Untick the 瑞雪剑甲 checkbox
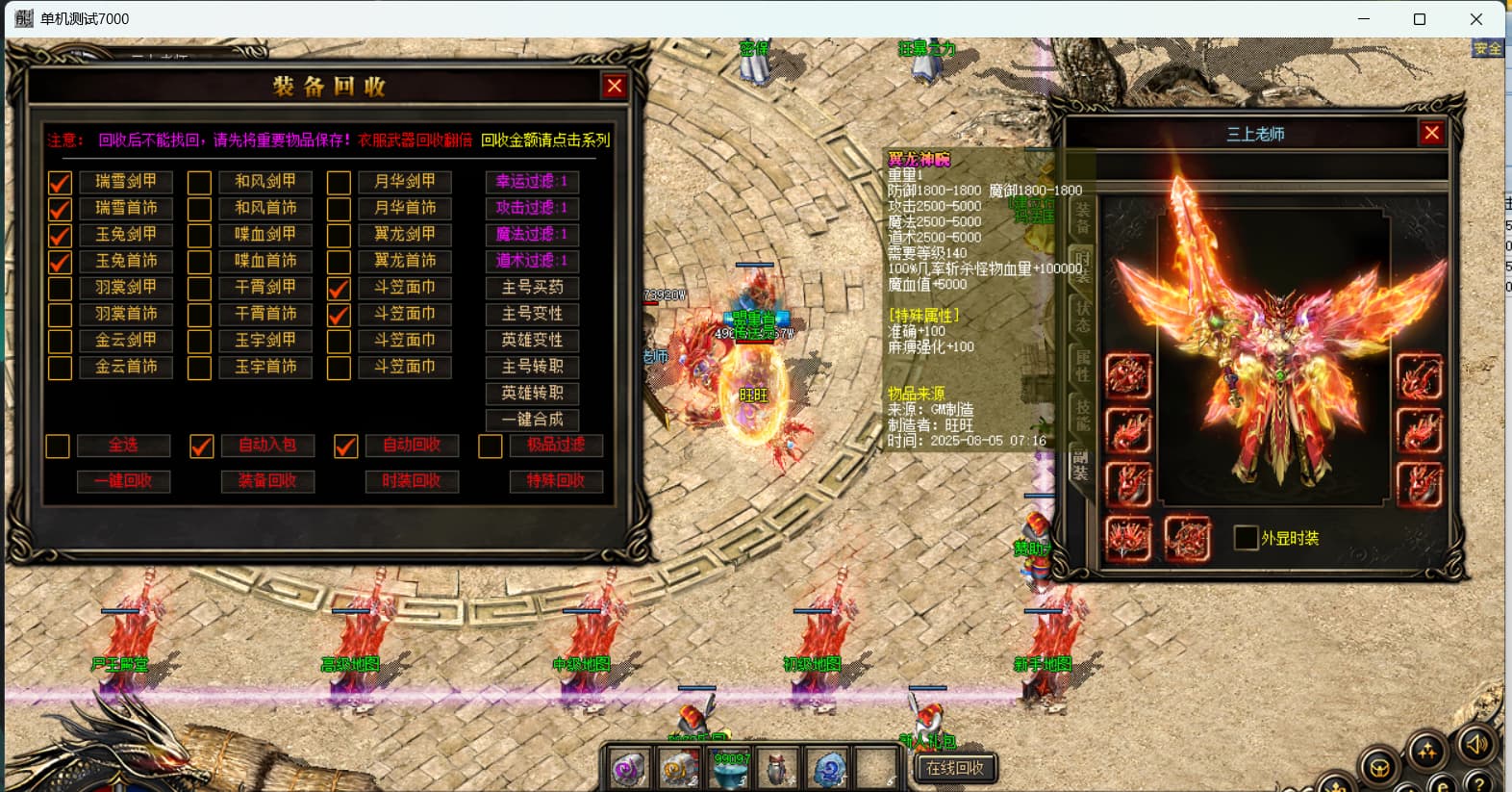This screenshot has width=1512, height=792. pos(60,182)
